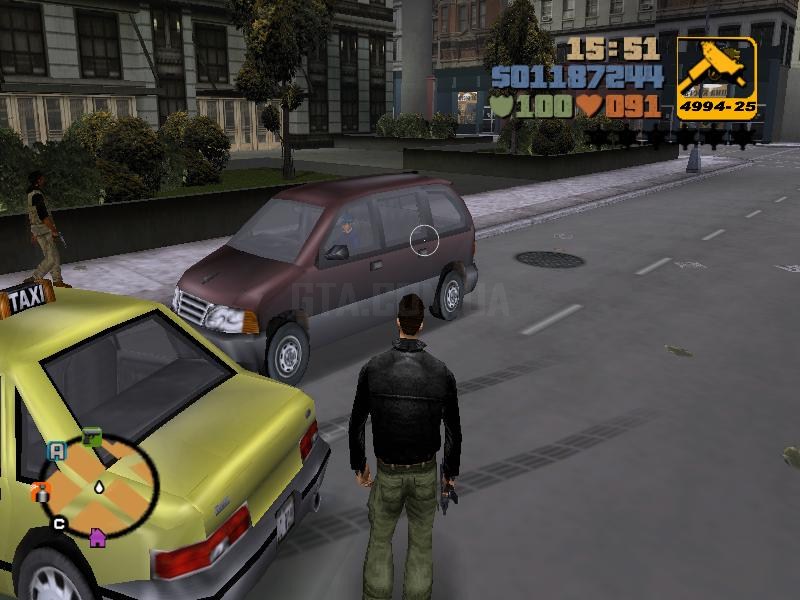
Task: Choose the orange spray can radar blip
Action: [40, 491]
